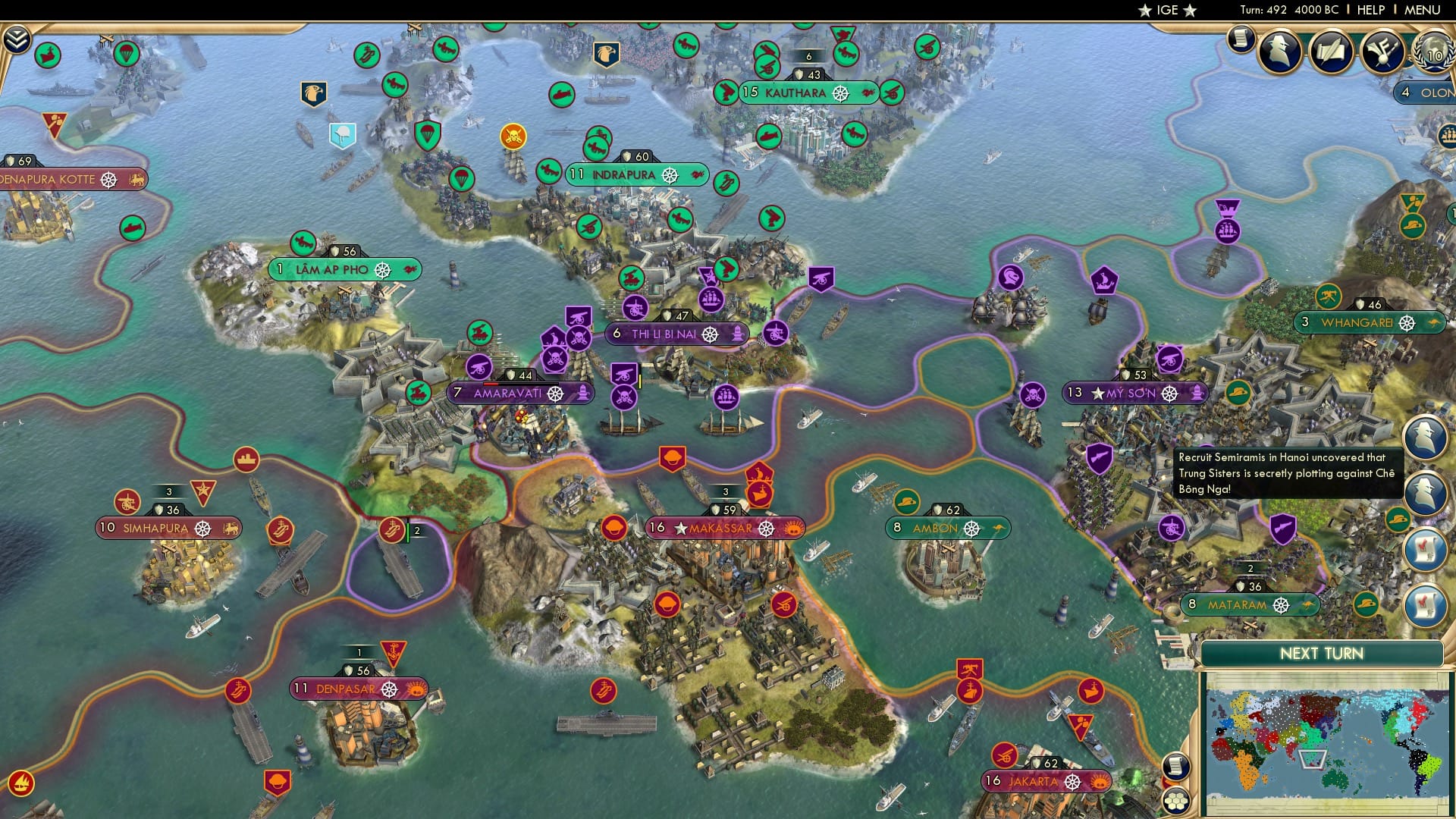Screen dimensions: 1456x819
Task: Open HELP from the top bar
Action: (1370, 9)
